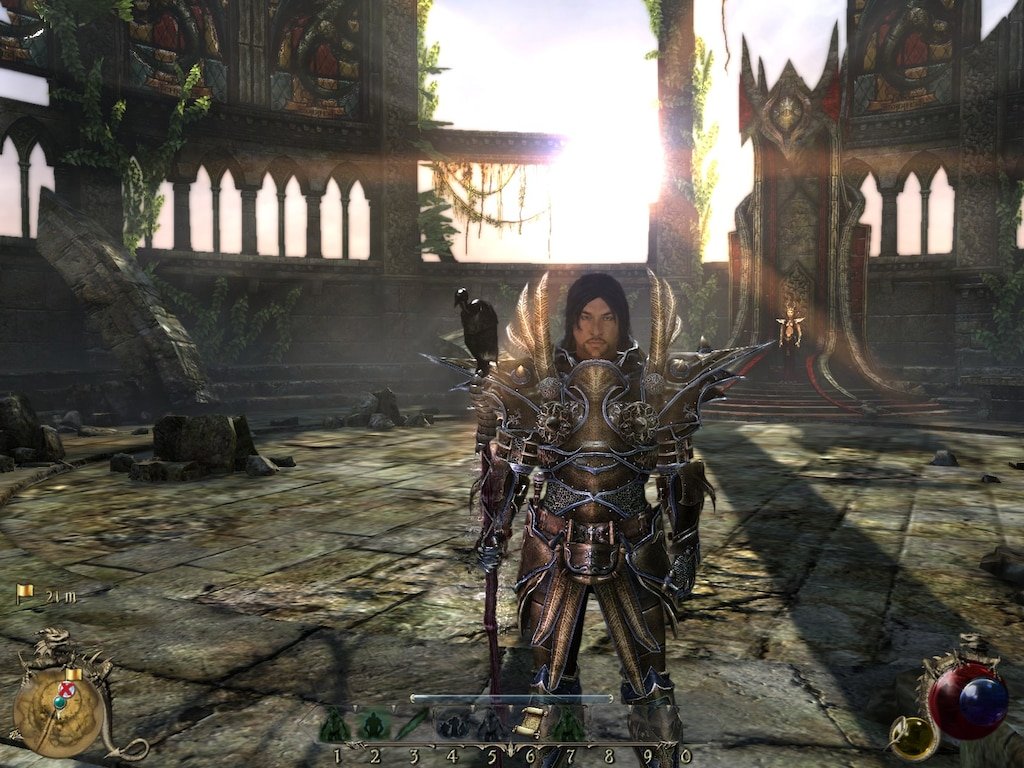Use the glowing green figure skill in slot 2
This screenshot has width=1024, height=768.
click(374, 725)
